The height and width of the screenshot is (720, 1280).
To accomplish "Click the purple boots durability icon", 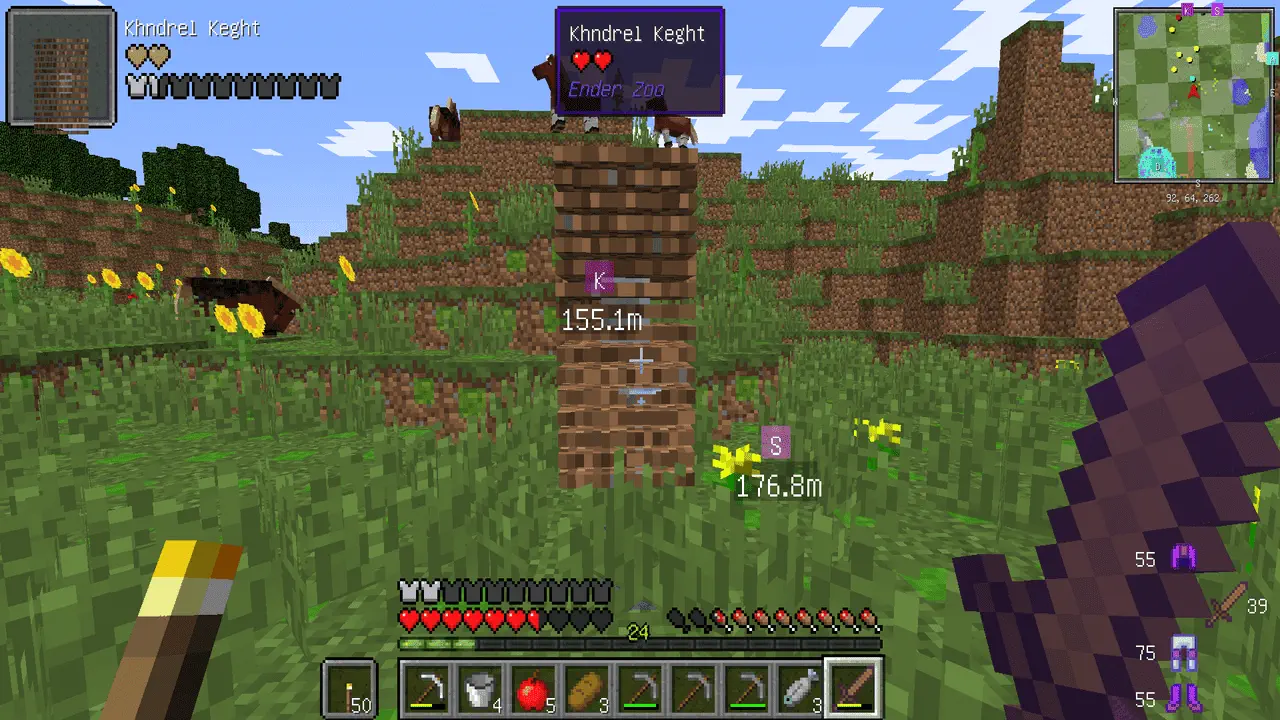I will tap(1184, 696).
